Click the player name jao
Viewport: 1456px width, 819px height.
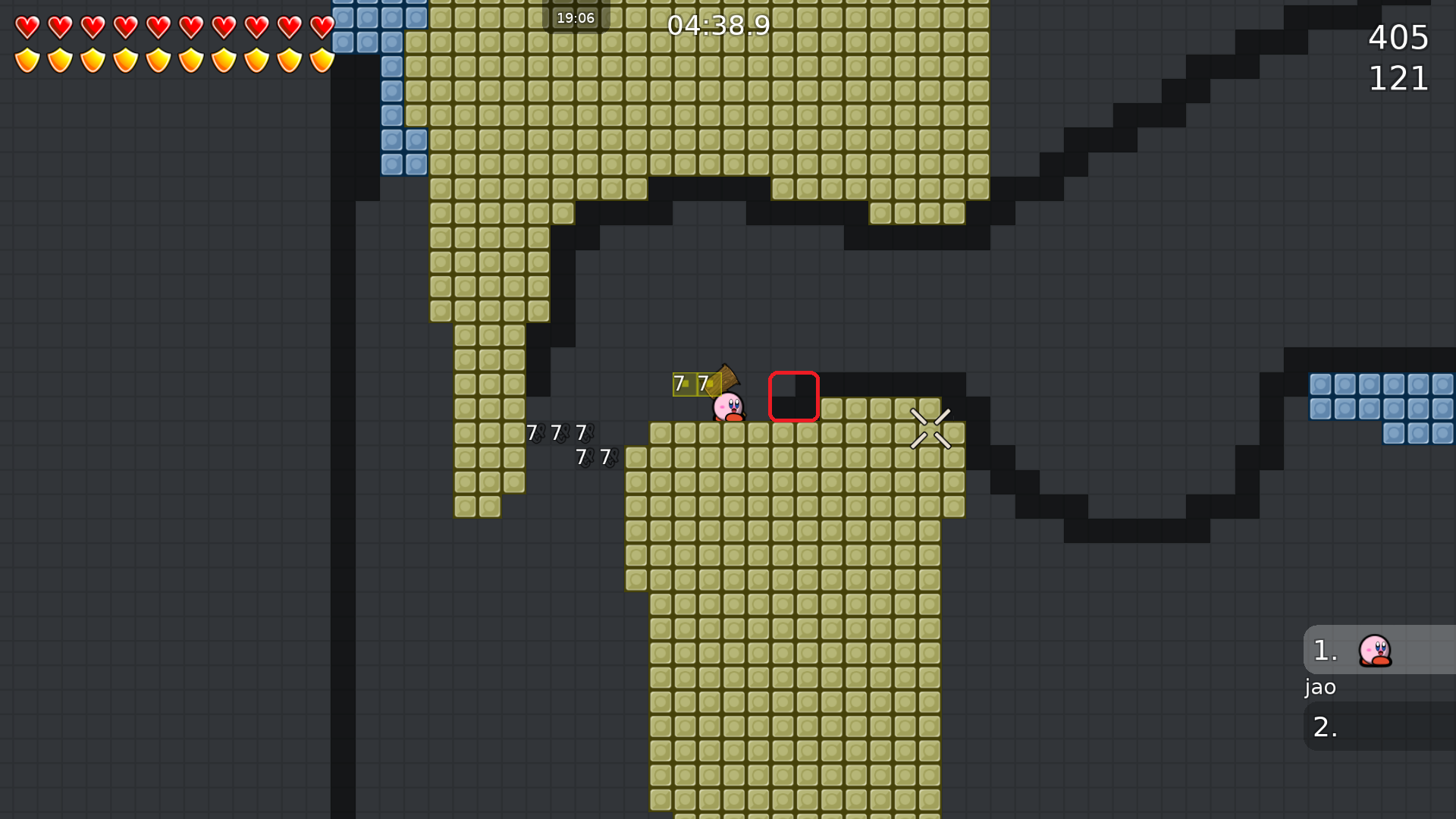pyautogui.click(x=1319, y=687)
